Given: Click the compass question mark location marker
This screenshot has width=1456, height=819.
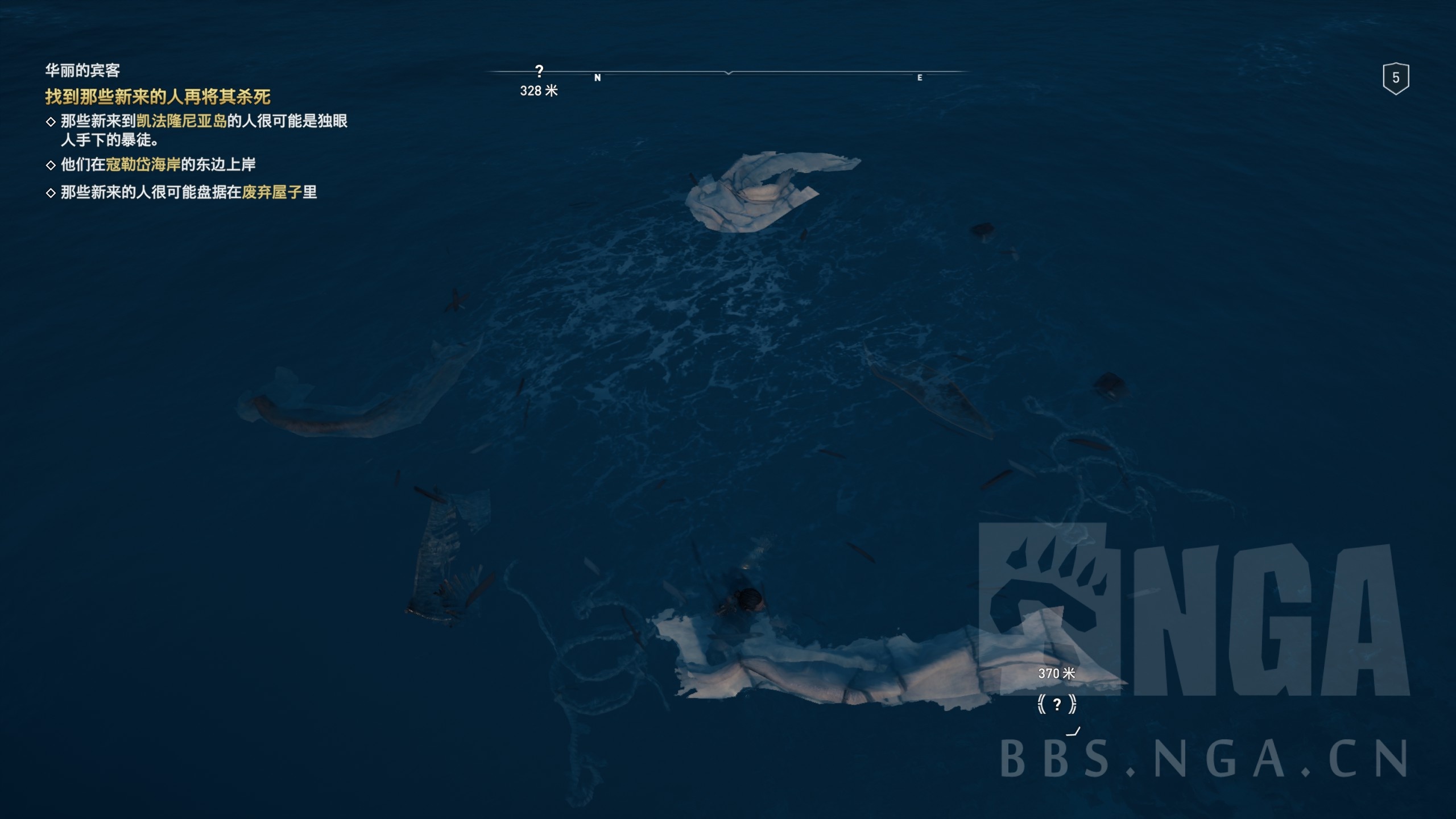Looking at the screenshot, I should (x=539, y=72).
